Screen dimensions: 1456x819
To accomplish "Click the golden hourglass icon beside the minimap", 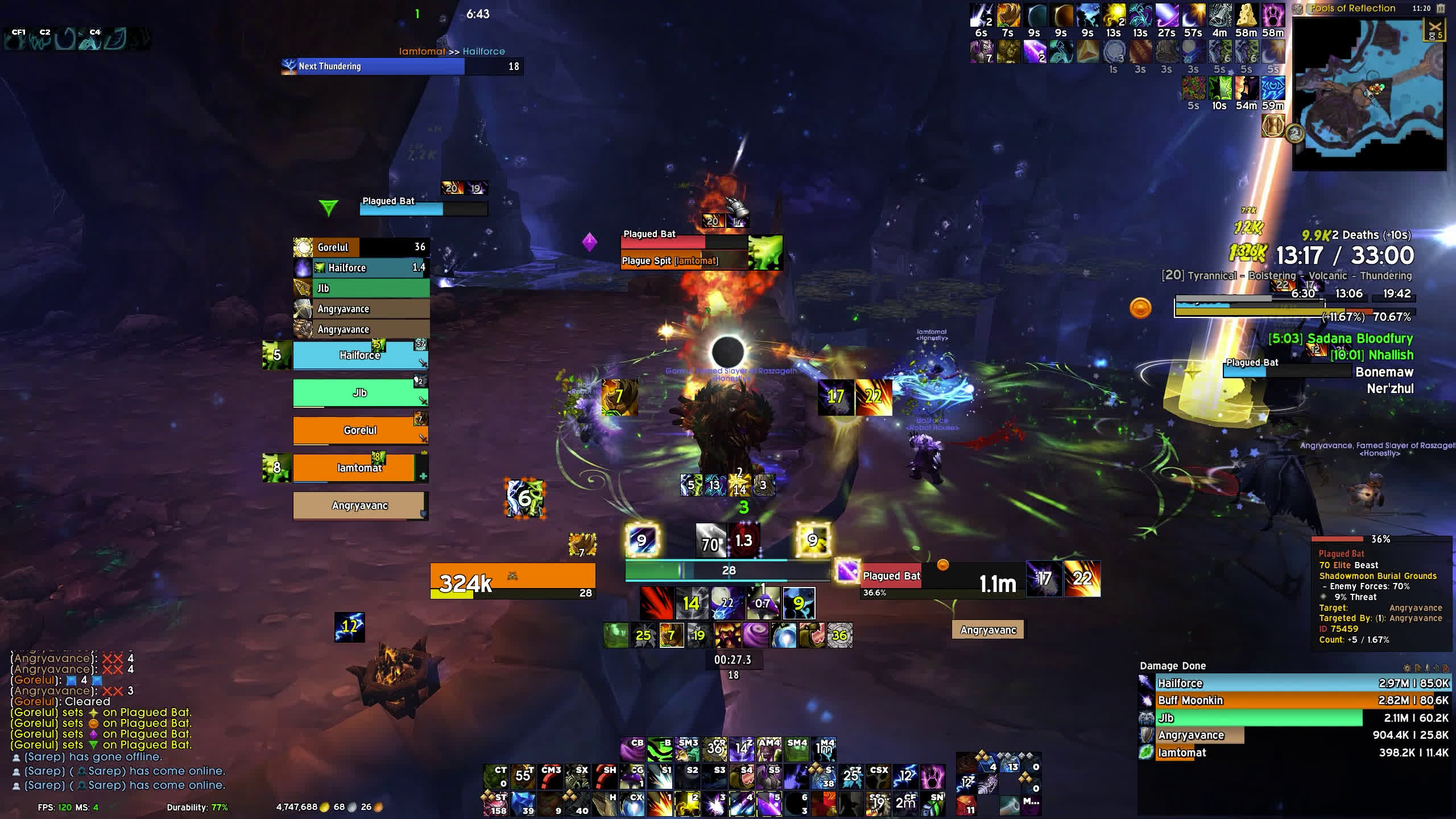I will [1273, 126].
